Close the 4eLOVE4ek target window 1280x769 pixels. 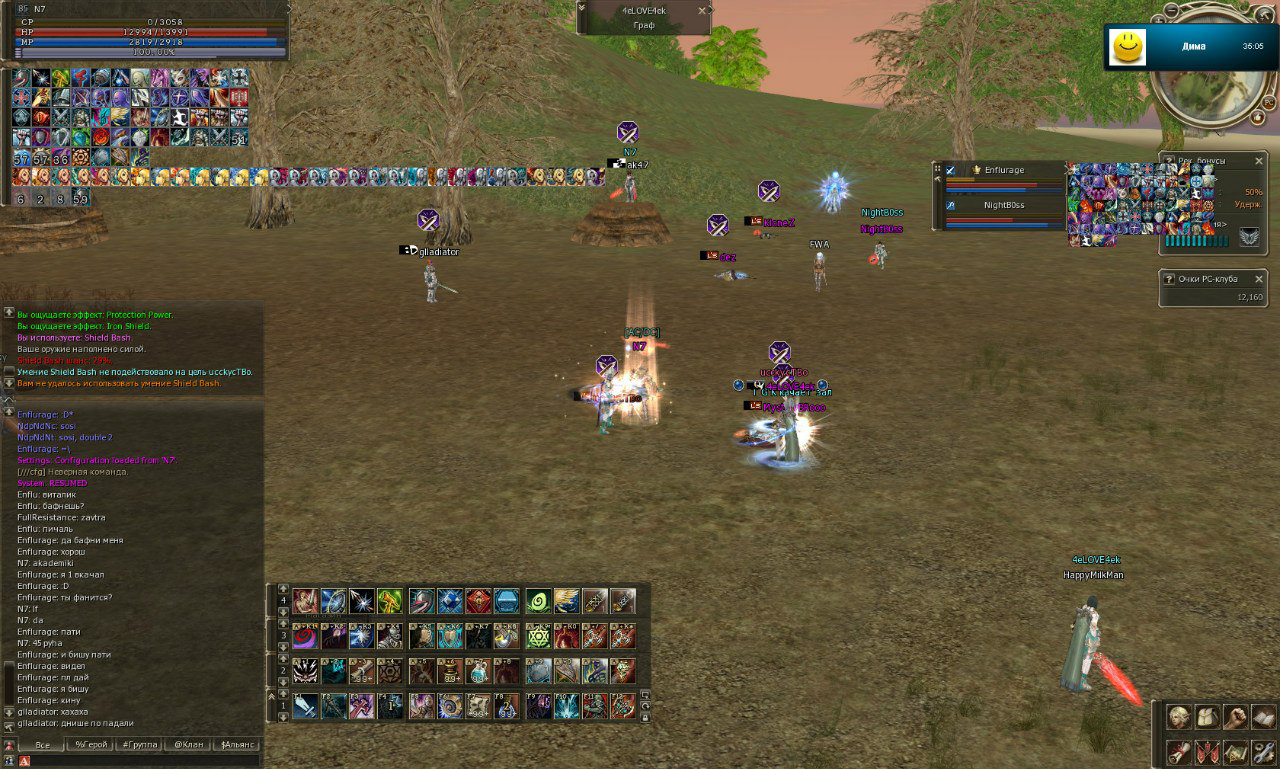(x=702, y=10)
